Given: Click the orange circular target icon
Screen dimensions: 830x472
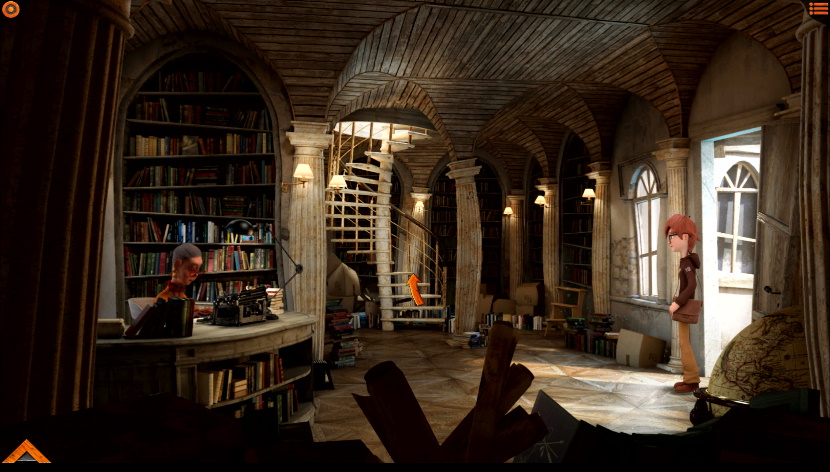Looking at the screenshot, I should pyautogui.click(x=10, y=9).
